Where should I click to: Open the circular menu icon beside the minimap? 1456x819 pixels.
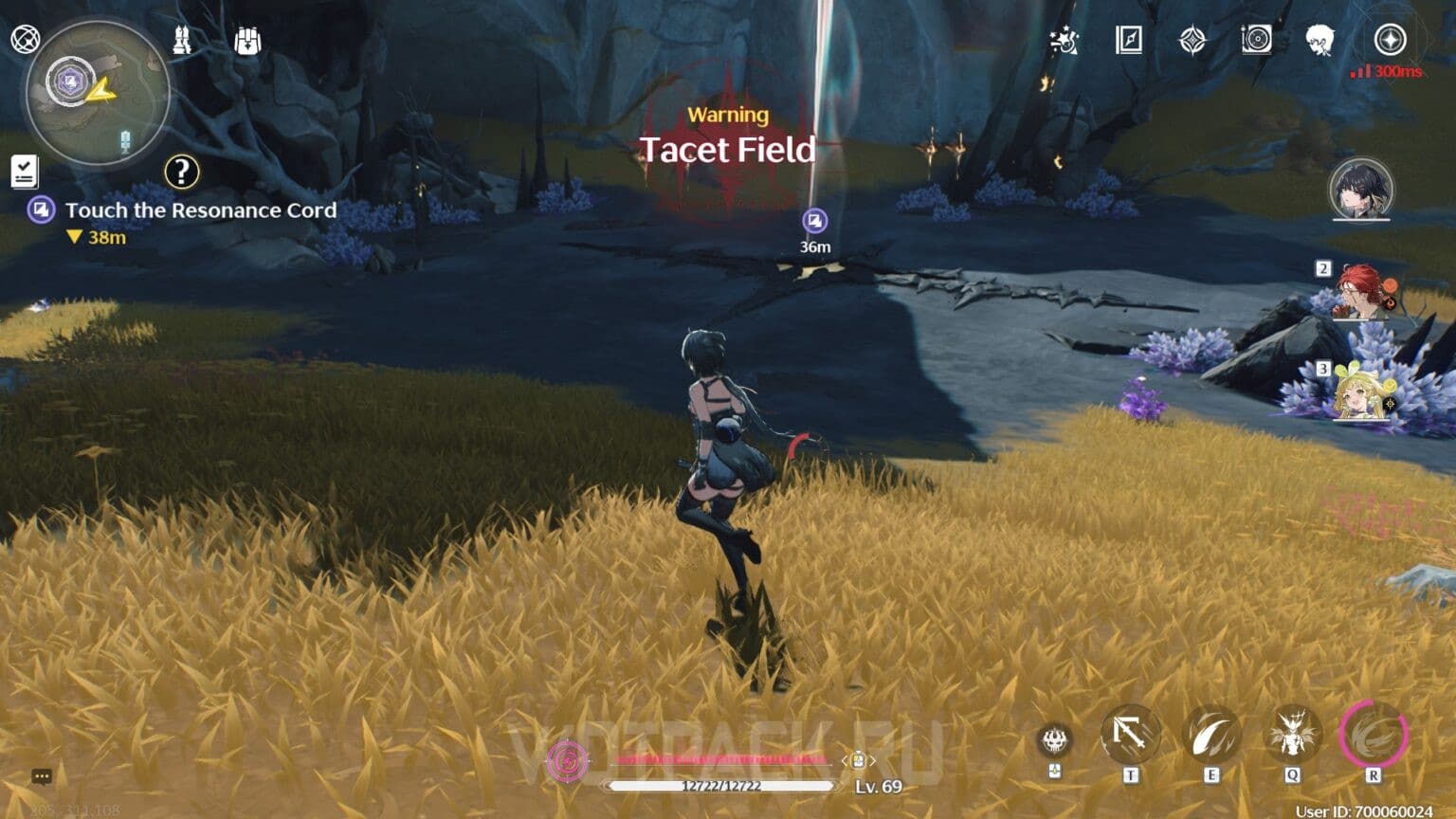pyautogui.click(x=25, y=39)
